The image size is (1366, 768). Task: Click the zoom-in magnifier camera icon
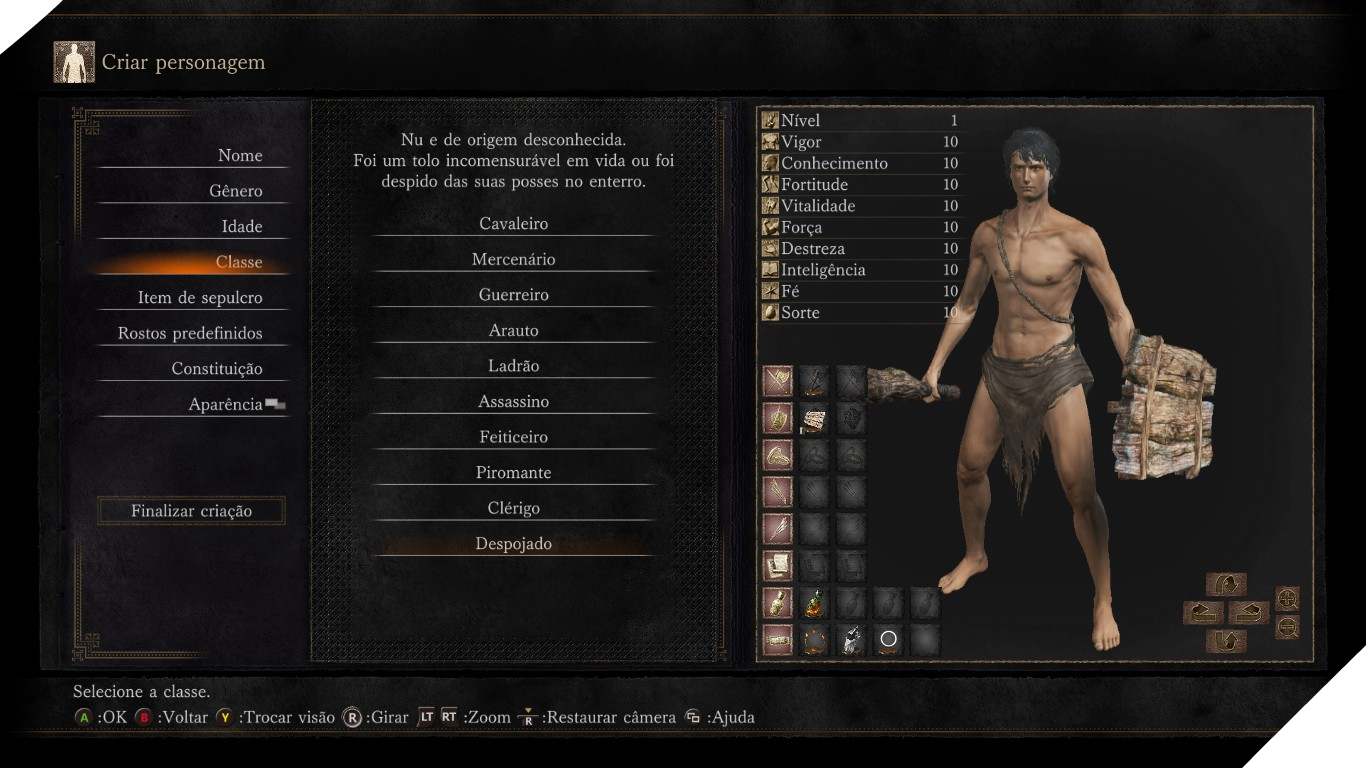pos(1286,599)
